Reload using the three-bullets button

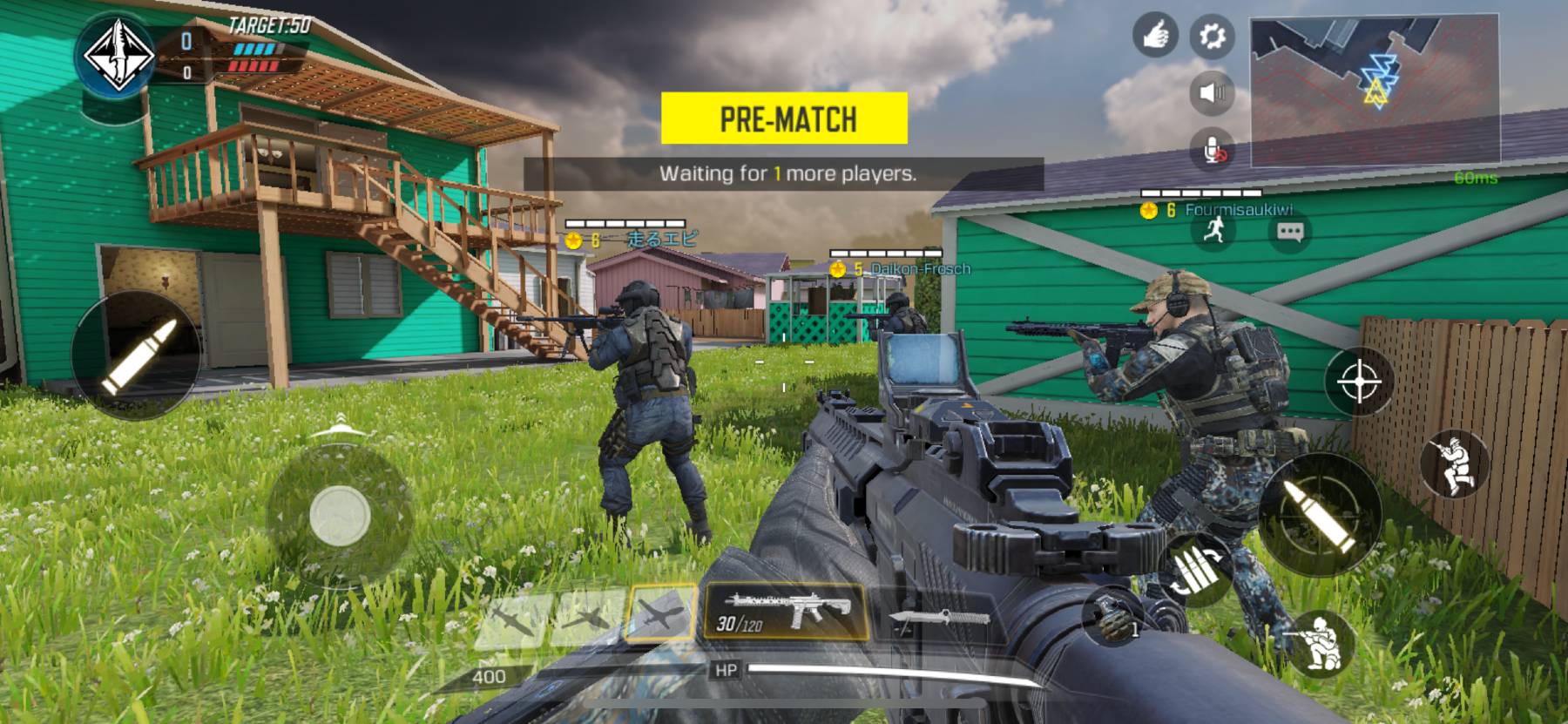1196,570
